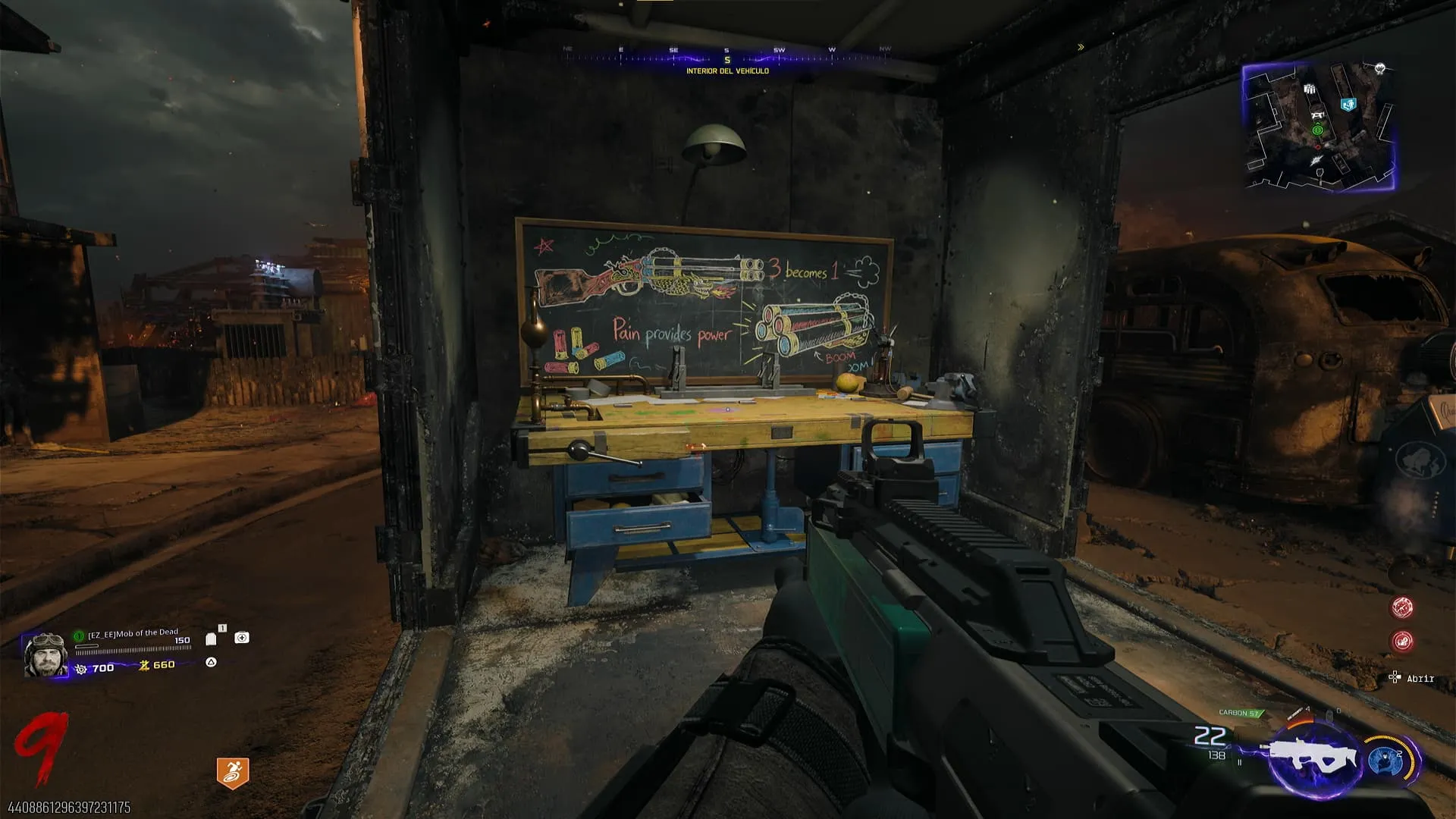Click the upper red gobblegum icon
This screenshot has width=1456, height=819.
pos(1402,607)
